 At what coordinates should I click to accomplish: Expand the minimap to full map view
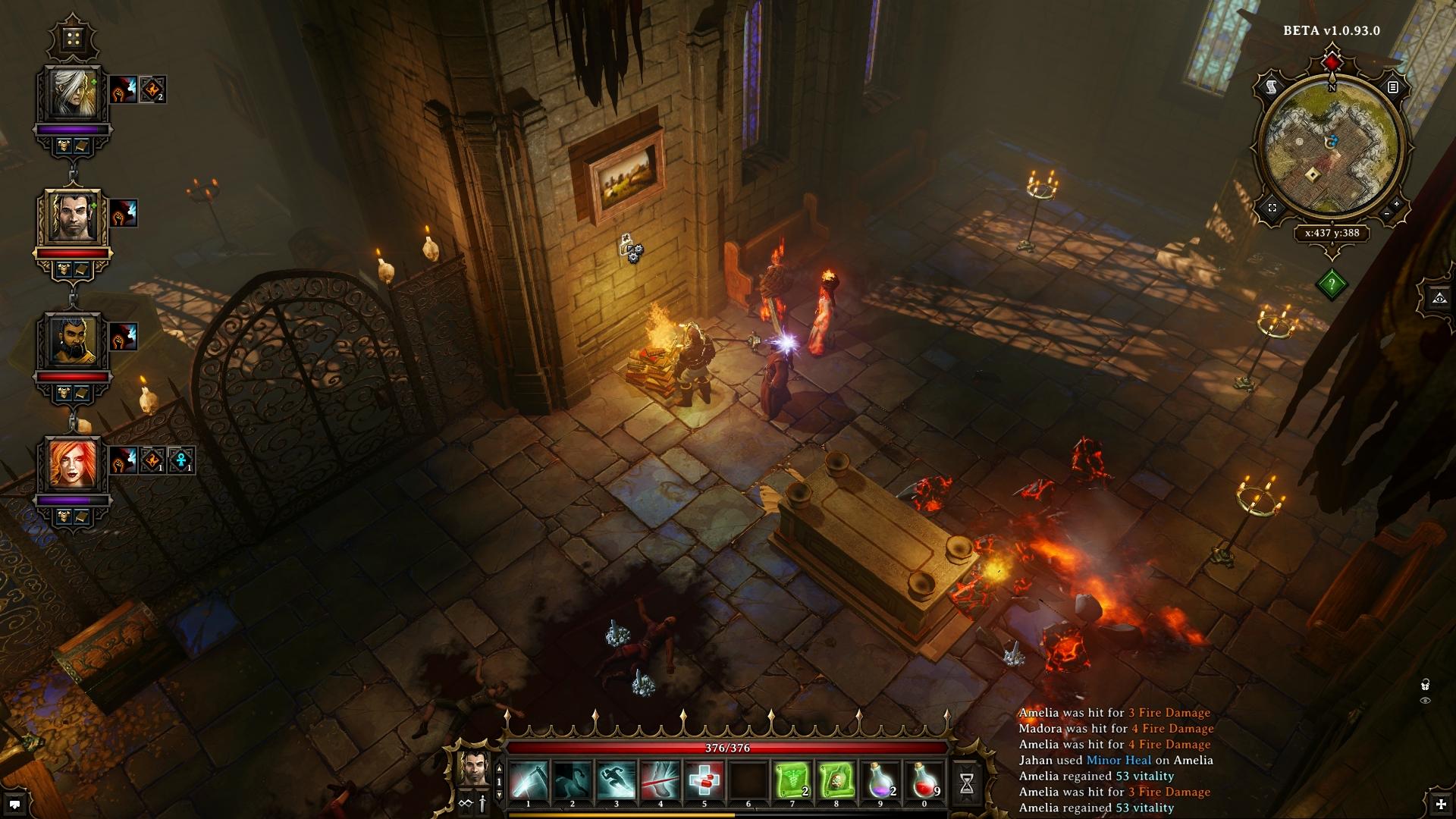coord(1272,207)
